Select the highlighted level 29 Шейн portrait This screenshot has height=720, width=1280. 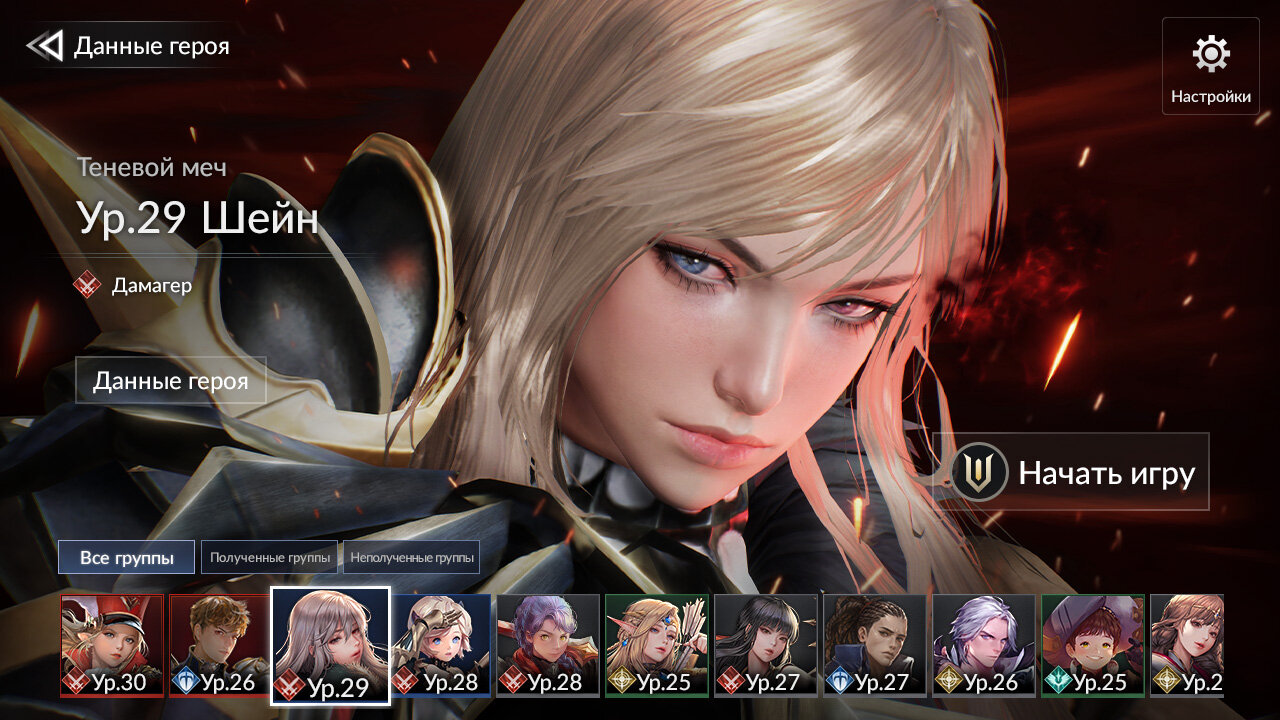[330, 645]
